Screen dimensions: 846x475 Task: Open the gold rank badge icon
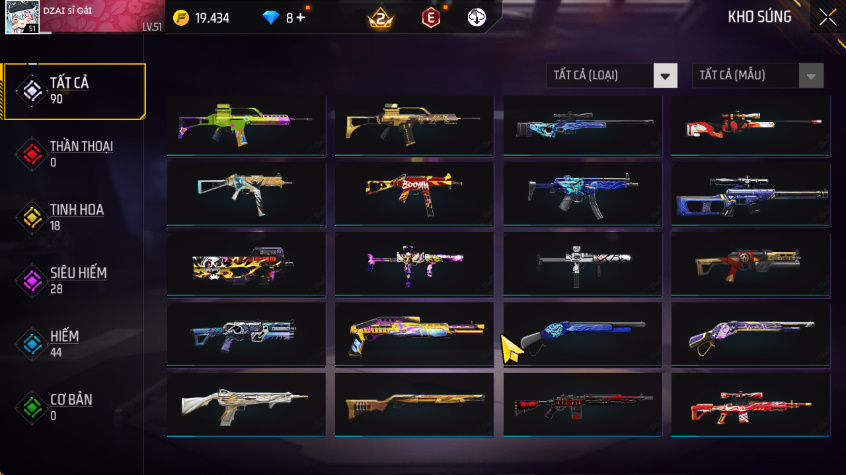[379, 18]
